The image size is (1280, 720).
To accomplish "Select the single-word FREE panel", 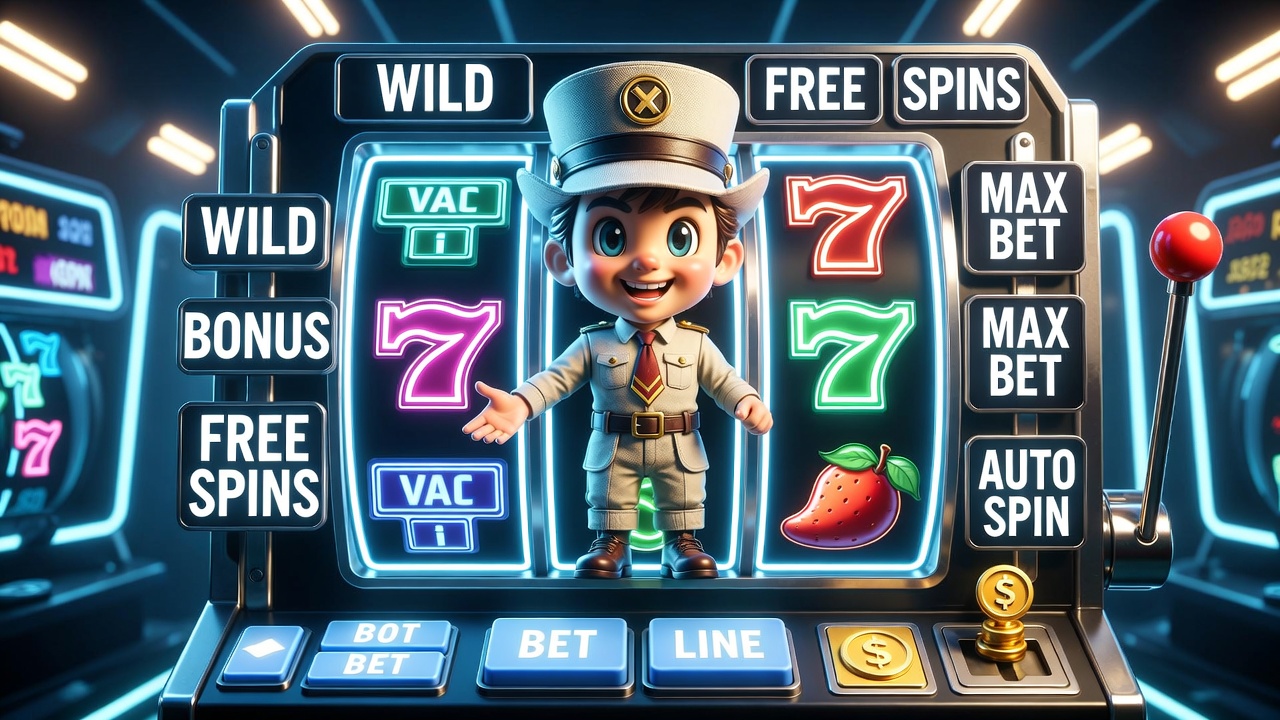I will tap(814, 89).
